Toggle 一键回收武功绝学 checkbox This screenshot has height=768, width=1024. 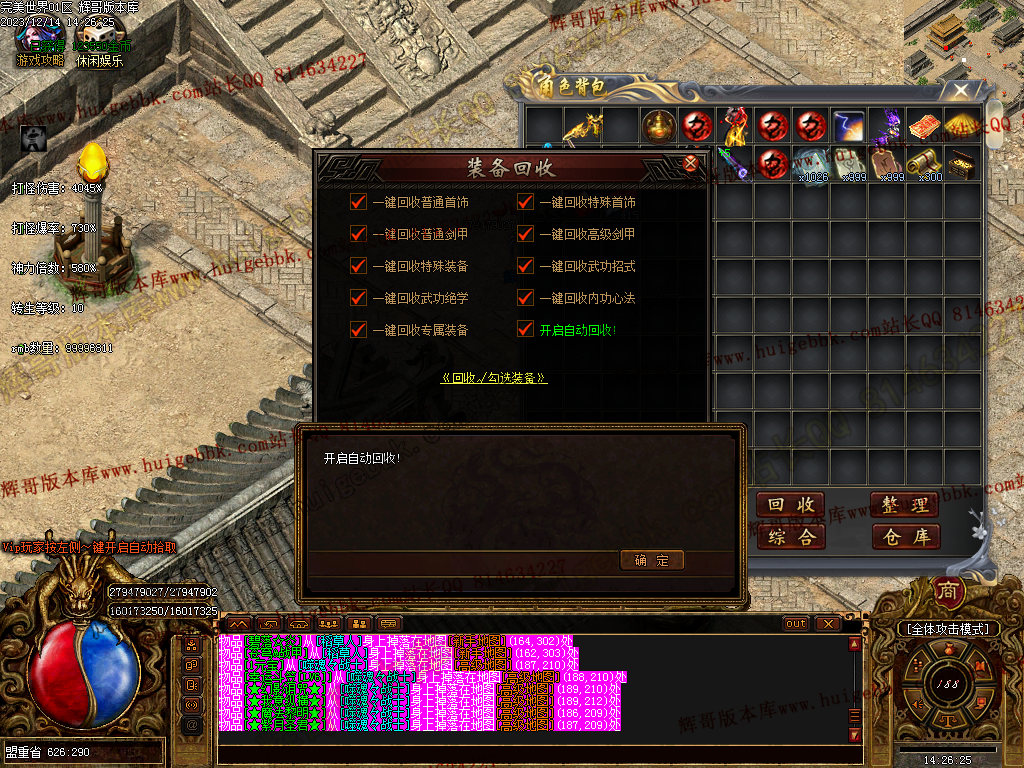[x=359, y=298]
